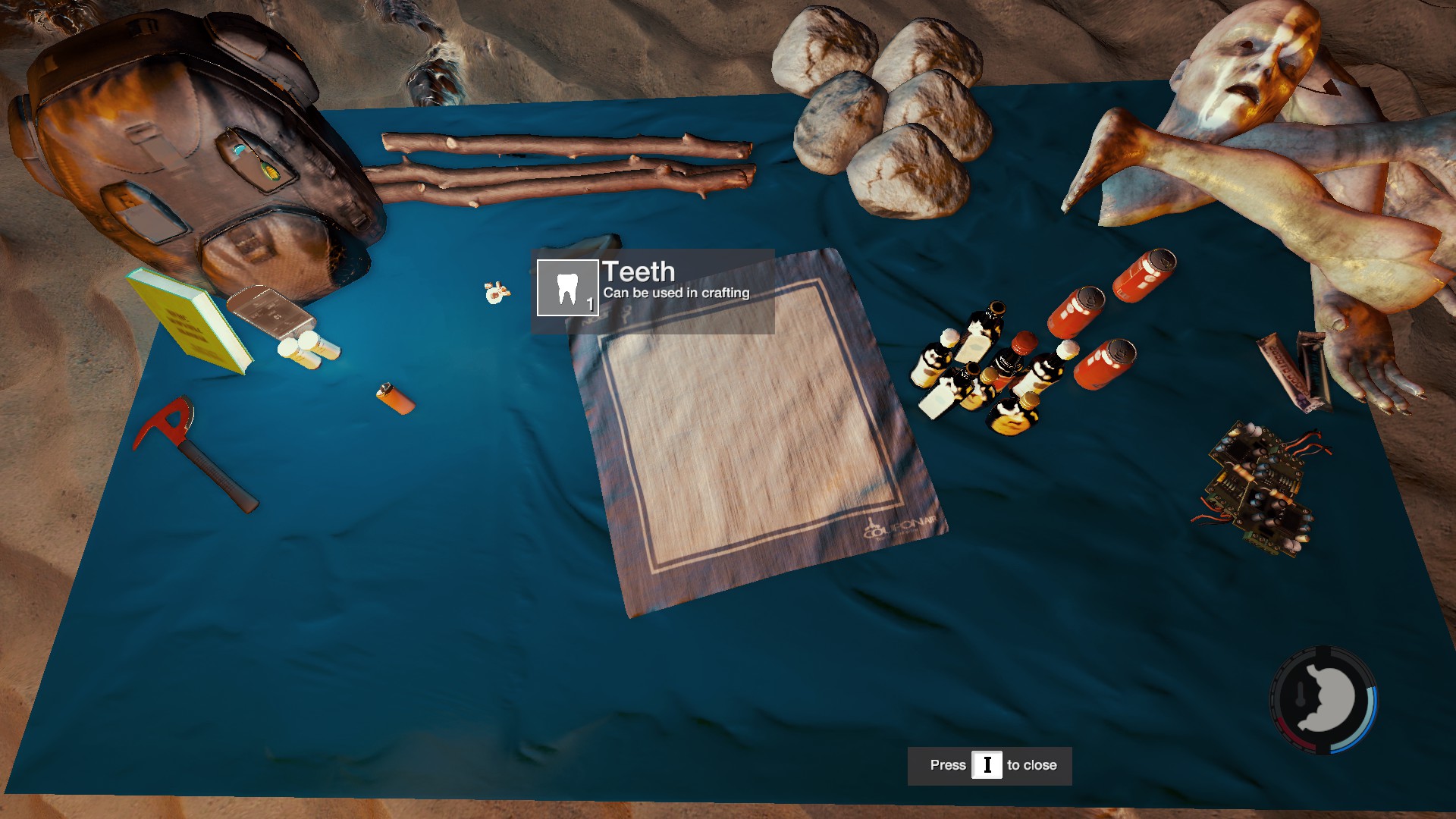Select the teeth item on the mat
Image resolution: width=1456 pixels, height=819 pixels.
click(496, 292)
